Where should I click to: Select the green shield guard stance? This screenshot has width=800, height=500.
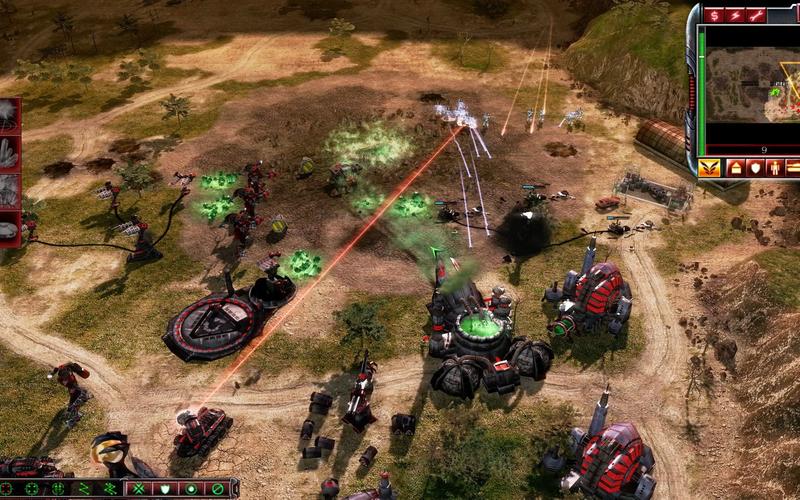[165, 489]
